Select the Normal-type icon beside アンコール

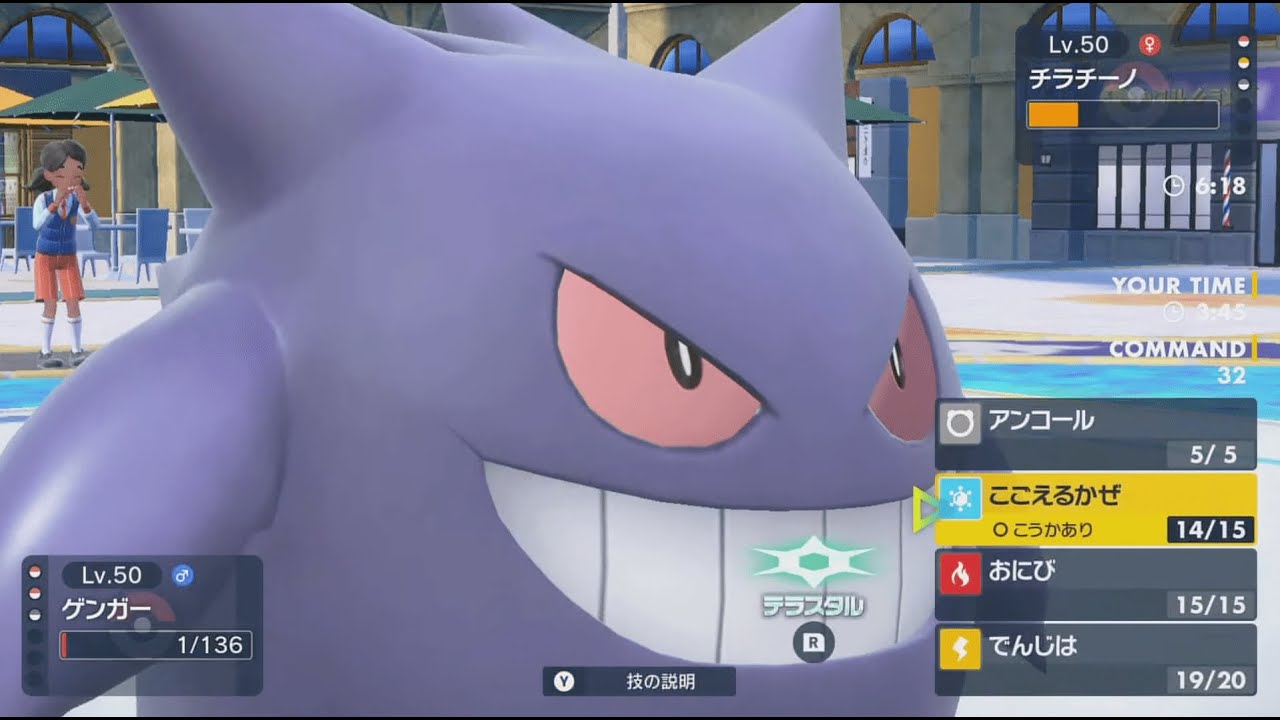click(960, 423)
